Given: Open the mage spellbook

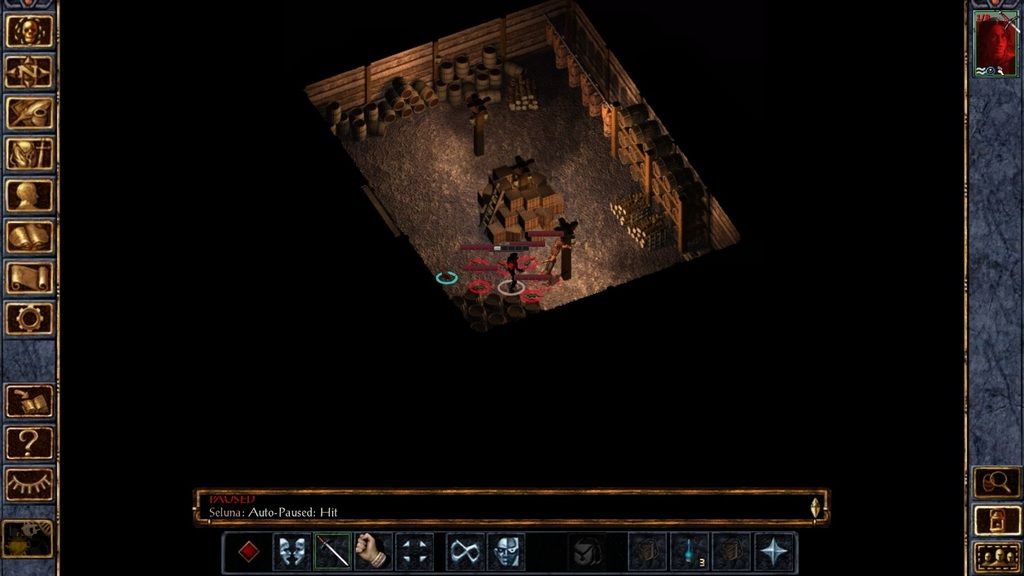Looking at the screenshot, I should [x=29, y=236].
